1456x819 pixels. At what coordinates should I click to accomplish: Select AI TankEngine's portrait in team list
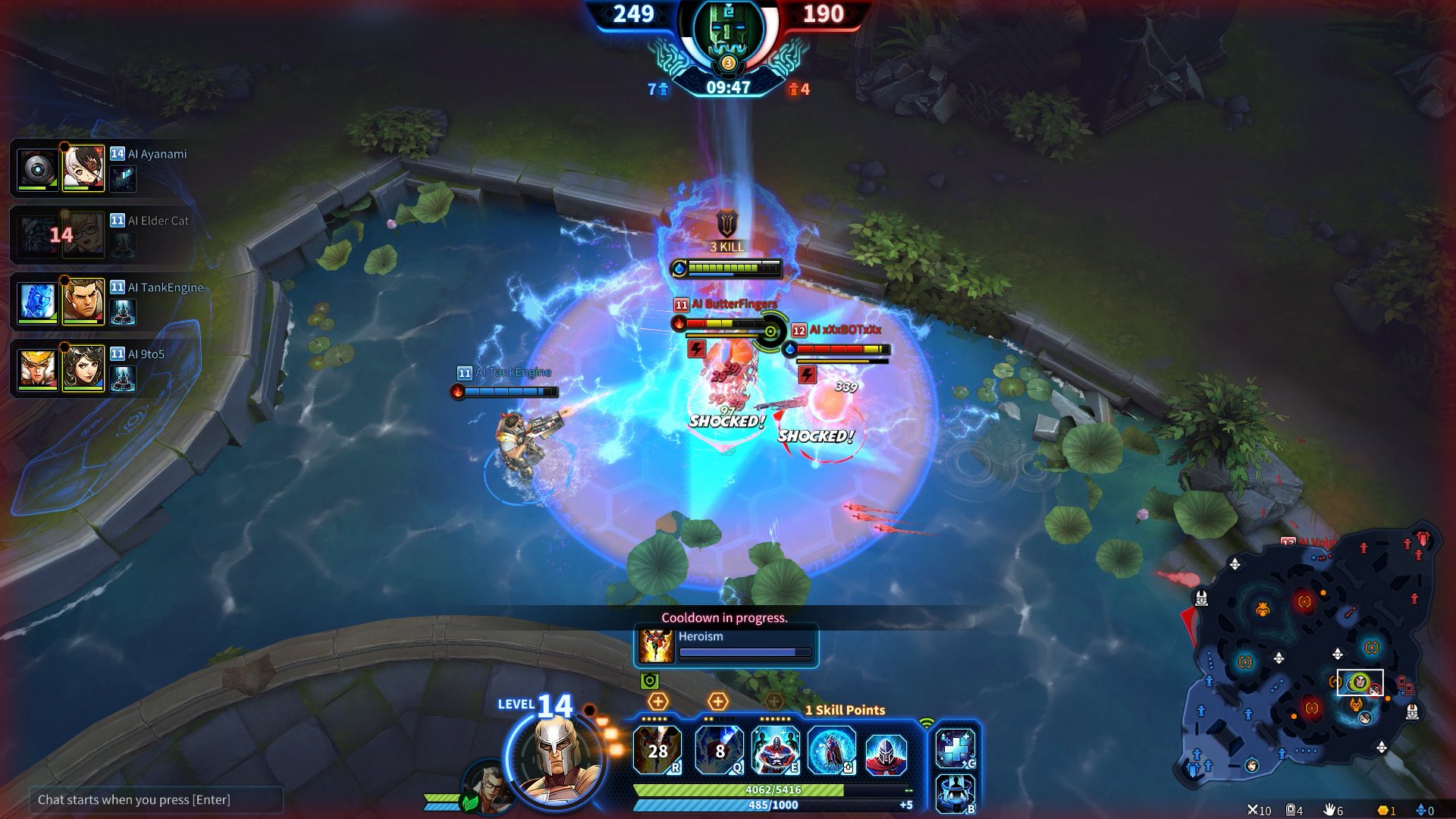tap(83, 301)
